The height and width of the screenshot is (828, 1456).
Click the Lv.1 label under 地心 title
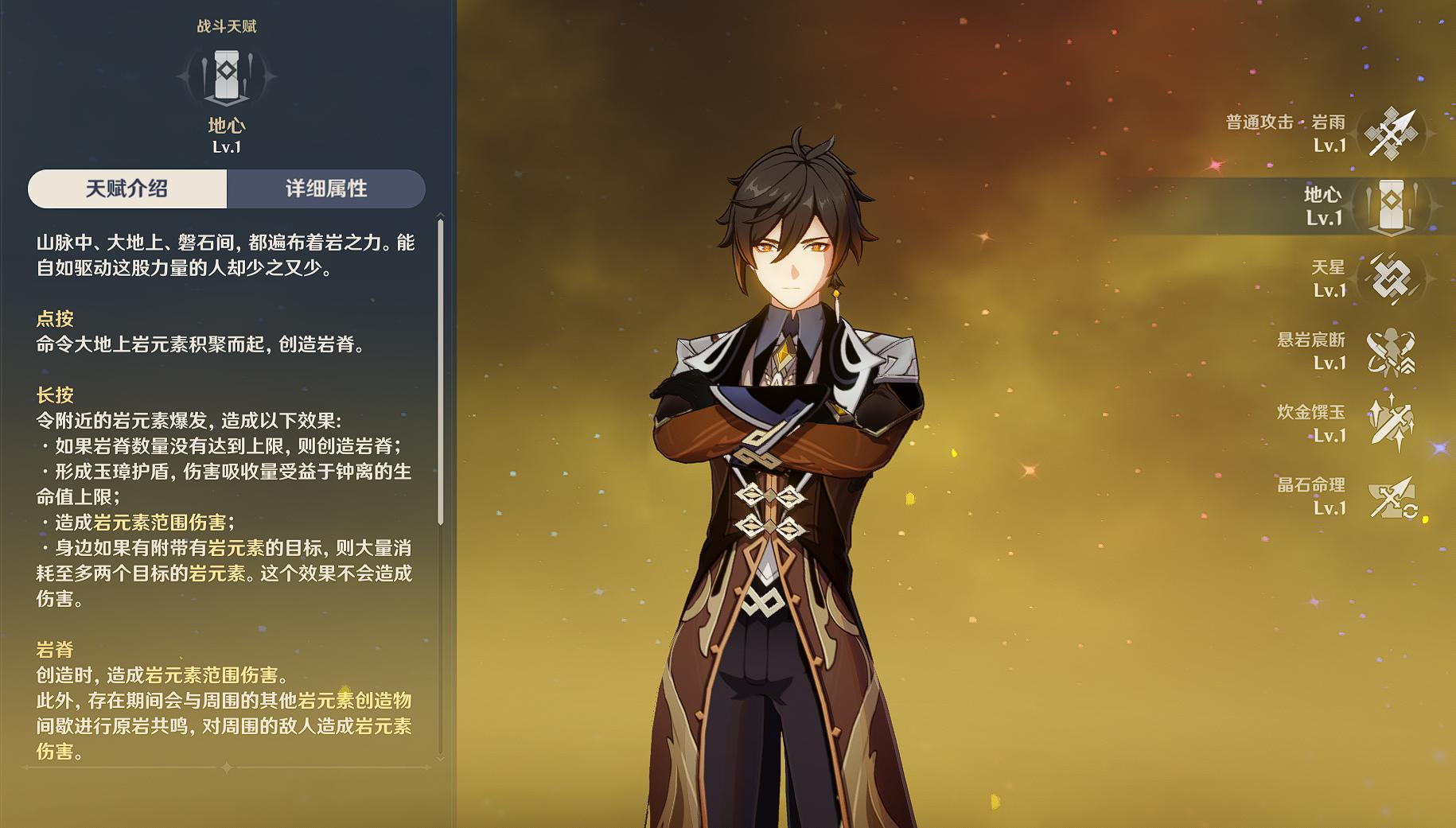(228, 146)
